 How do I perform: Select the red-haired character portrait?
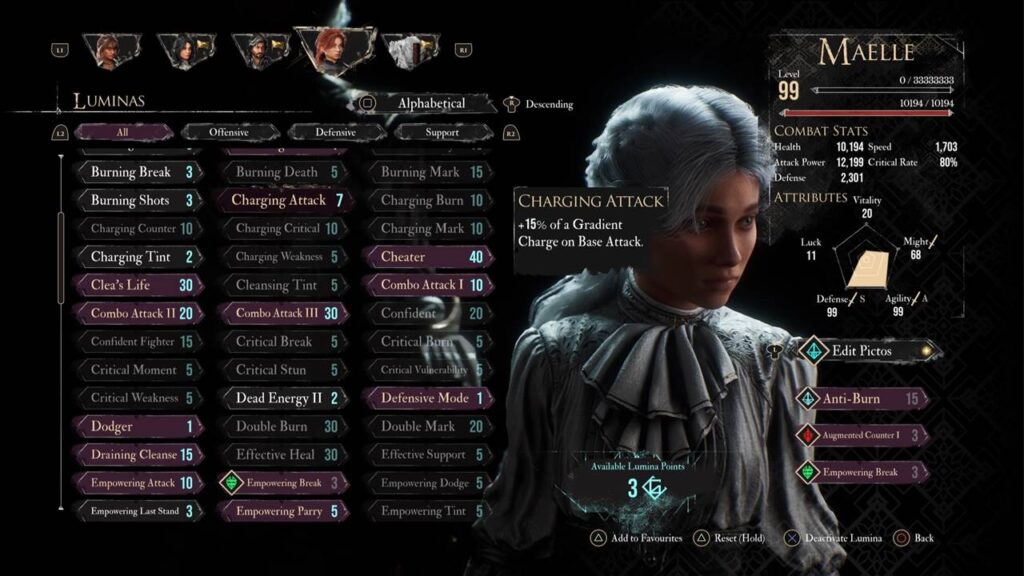(331, 50)
